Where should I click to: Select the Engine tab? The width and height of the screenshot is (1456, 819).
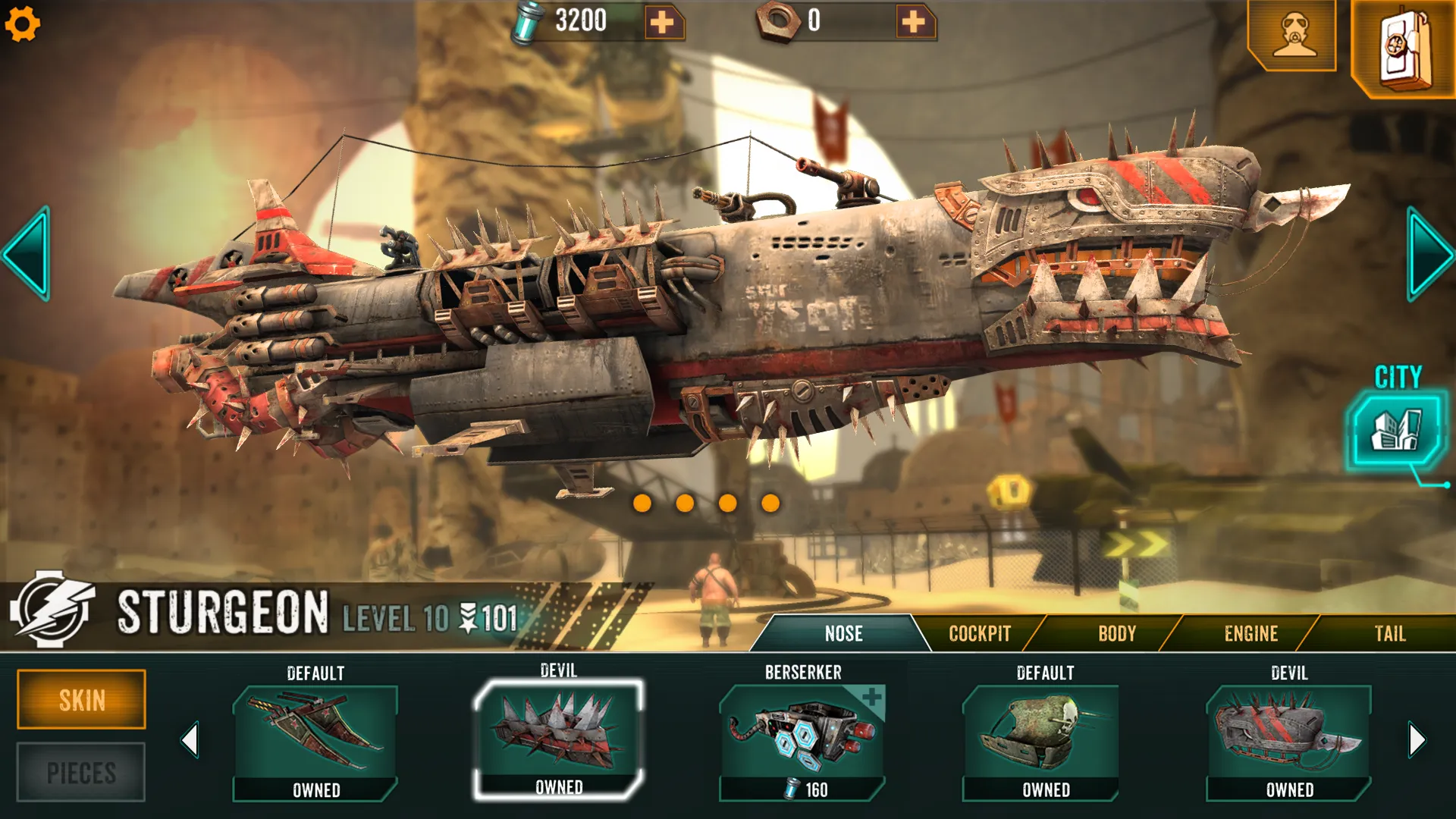tap(1250, 634)
